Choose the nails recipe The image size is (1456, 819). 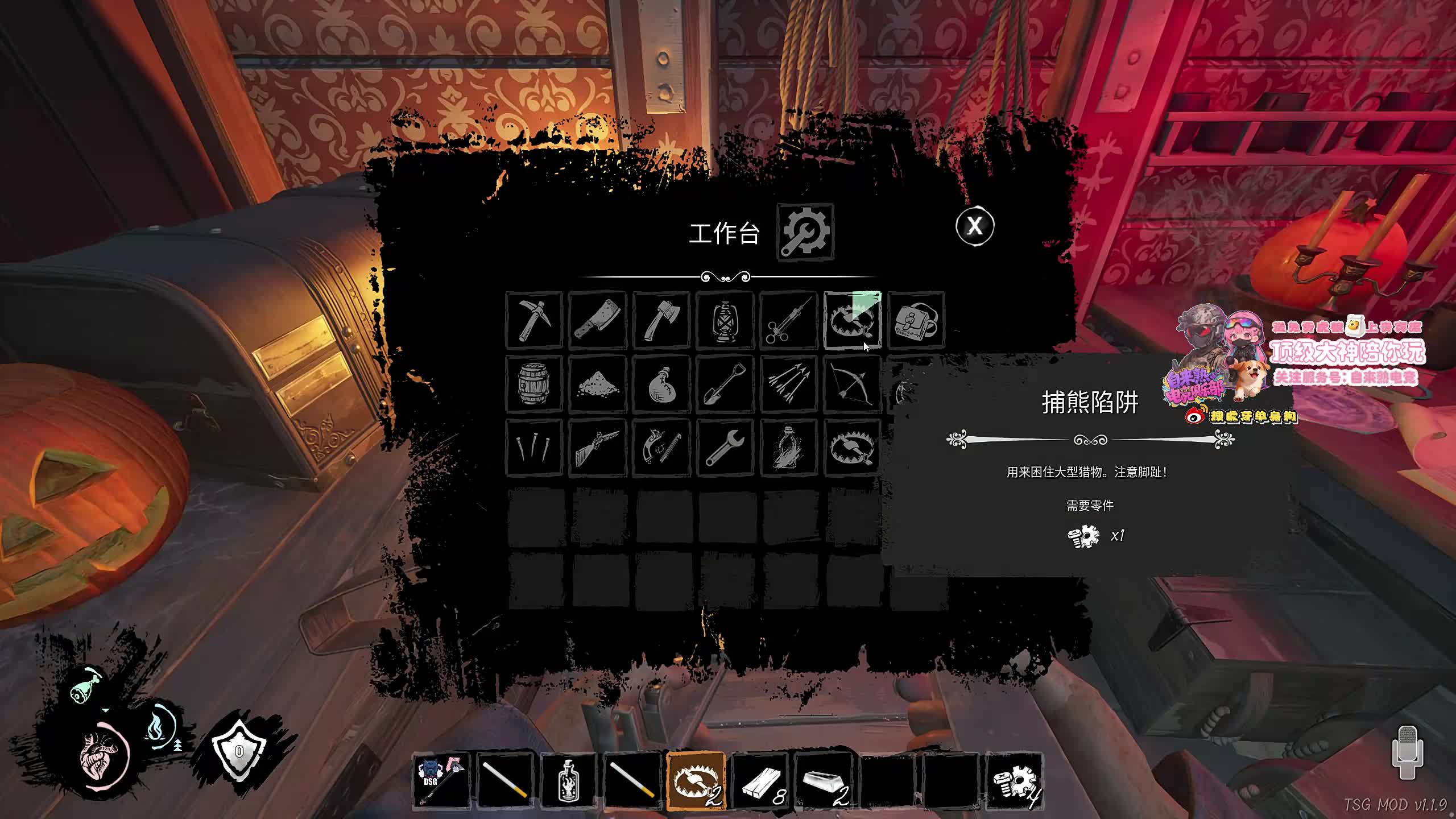534,448
